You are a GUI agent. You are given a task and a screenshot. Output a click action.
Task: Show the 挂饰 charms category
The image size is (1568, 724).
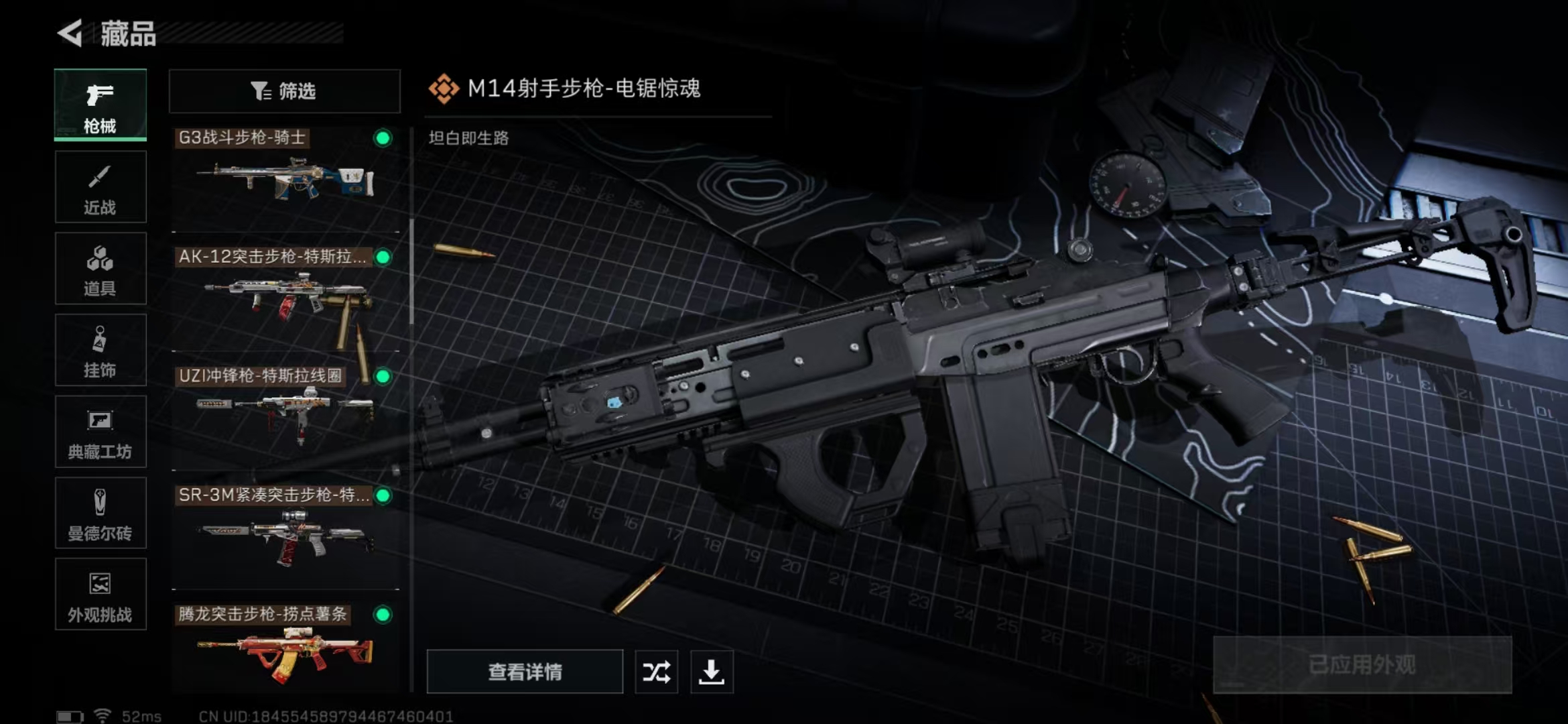pyautogui.click(x=101, y=351)
